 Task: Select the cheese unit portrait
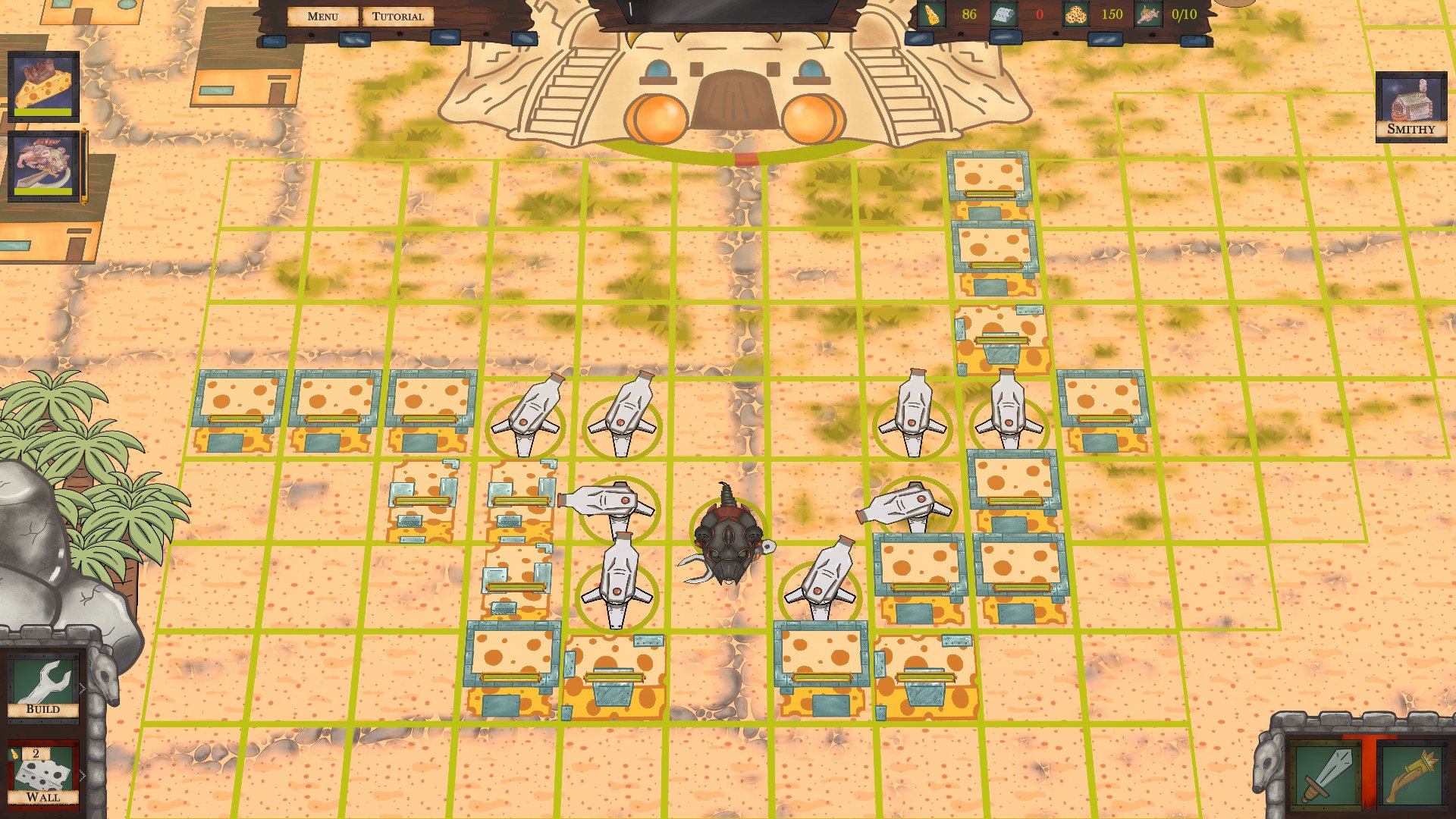tap(43, 85)
